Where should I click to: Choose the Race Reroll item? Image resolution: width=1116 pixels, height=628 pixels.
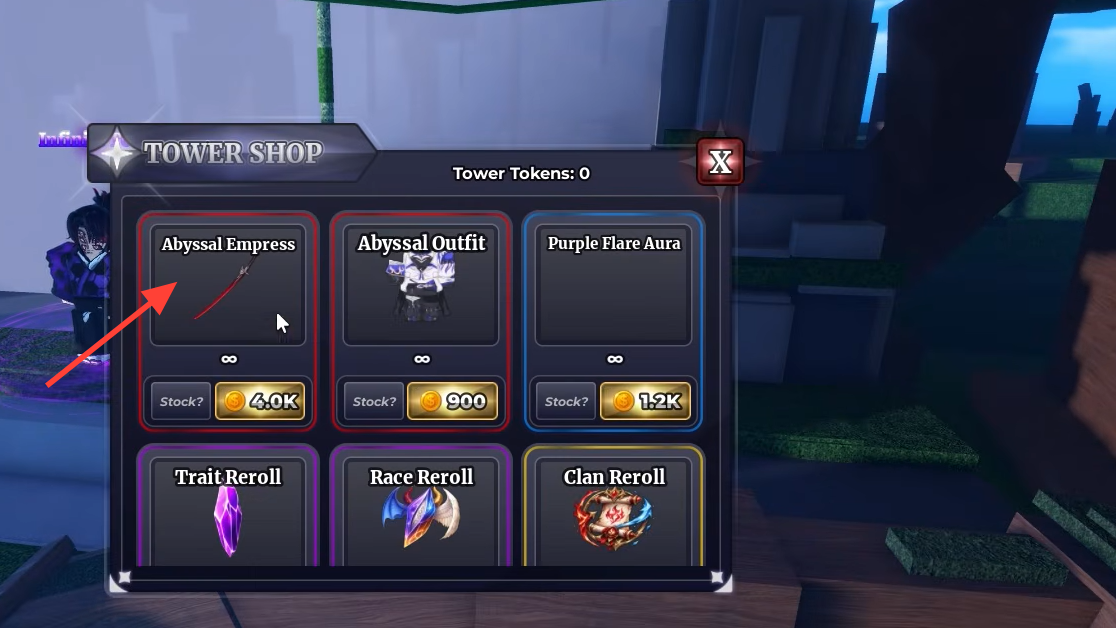421,515
